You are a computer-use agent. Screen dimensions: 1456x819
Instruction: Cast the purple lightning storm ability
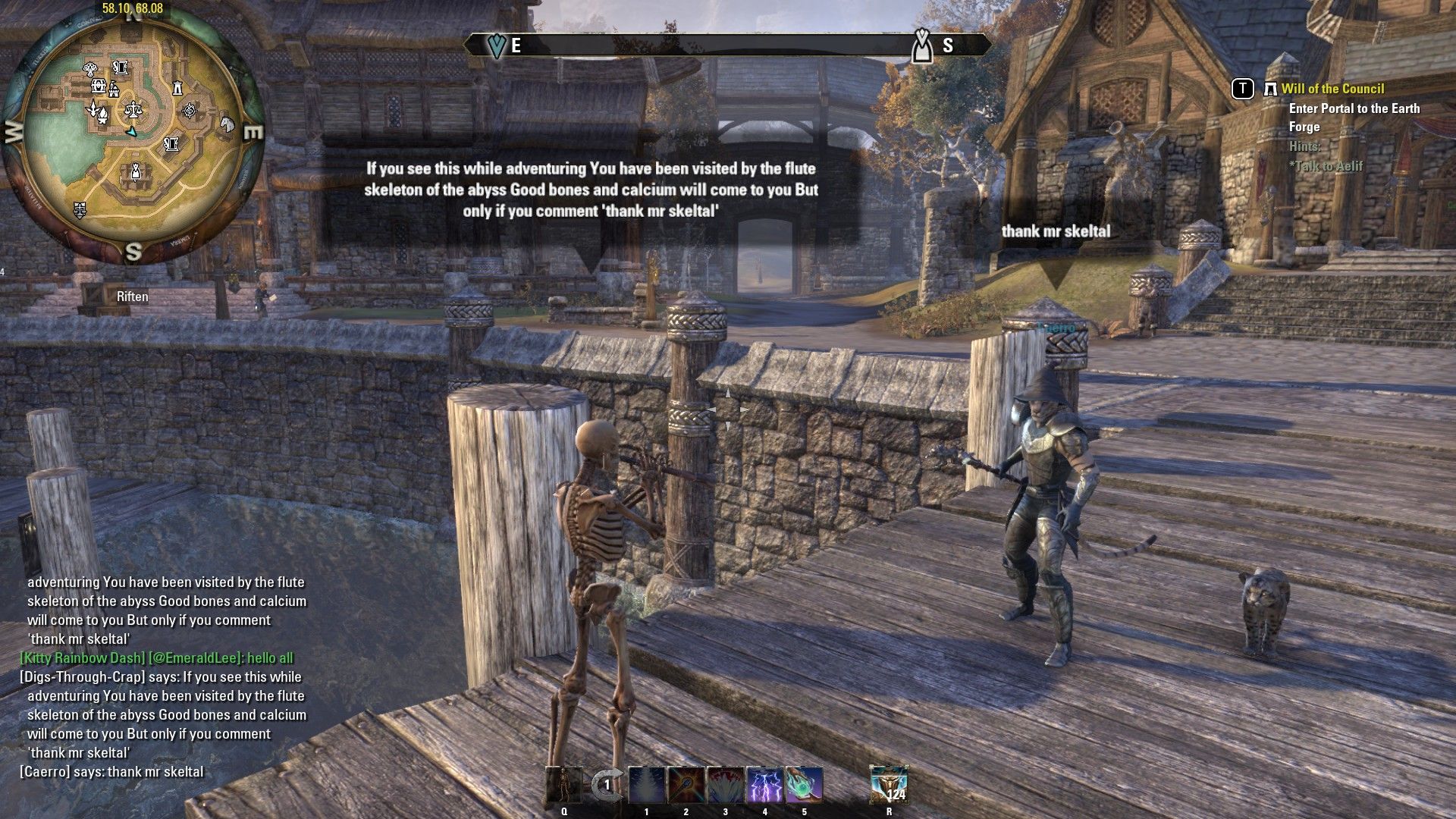[765, 785]
